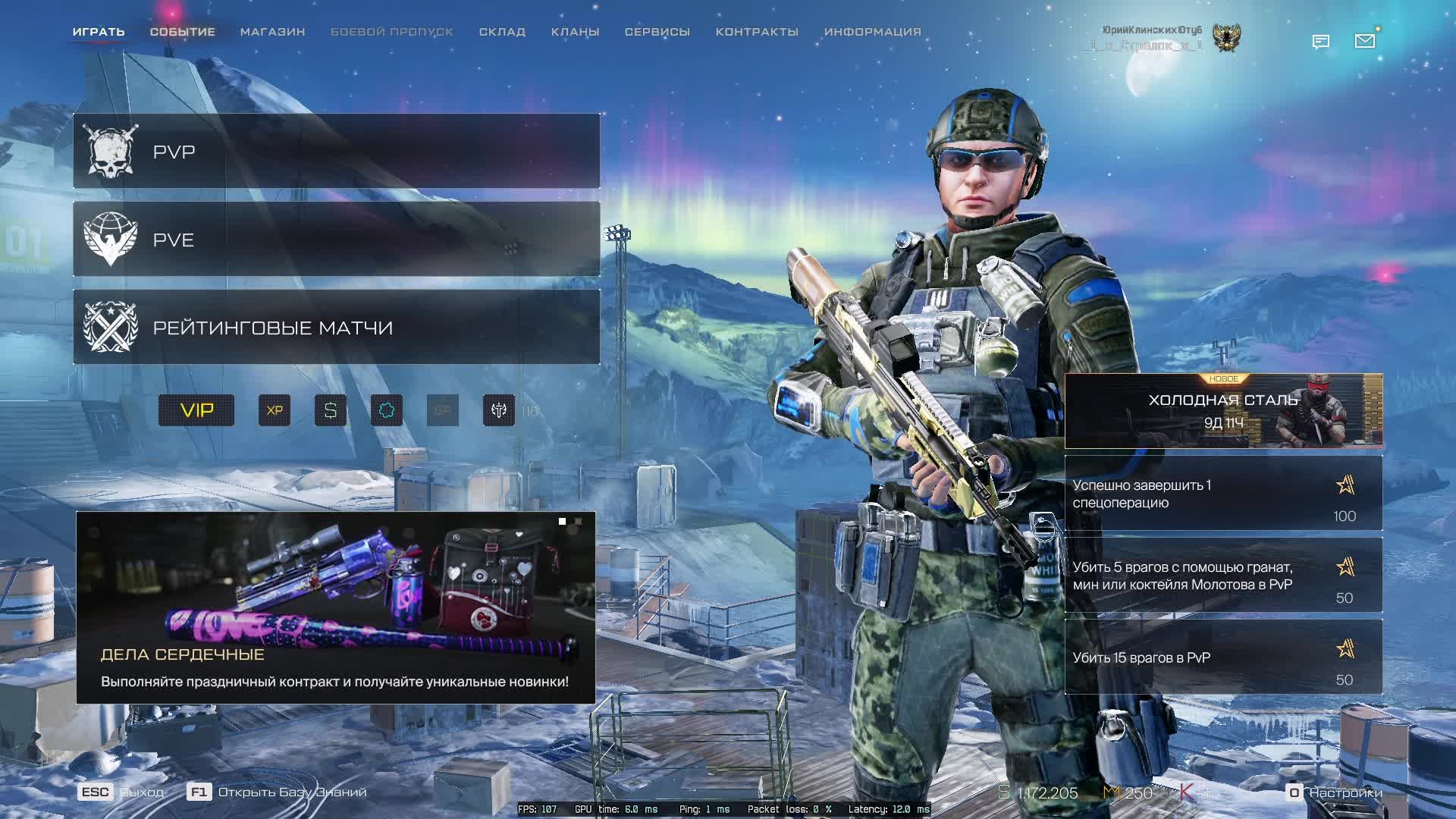Choose the PVE game mode

coord(336,239)
